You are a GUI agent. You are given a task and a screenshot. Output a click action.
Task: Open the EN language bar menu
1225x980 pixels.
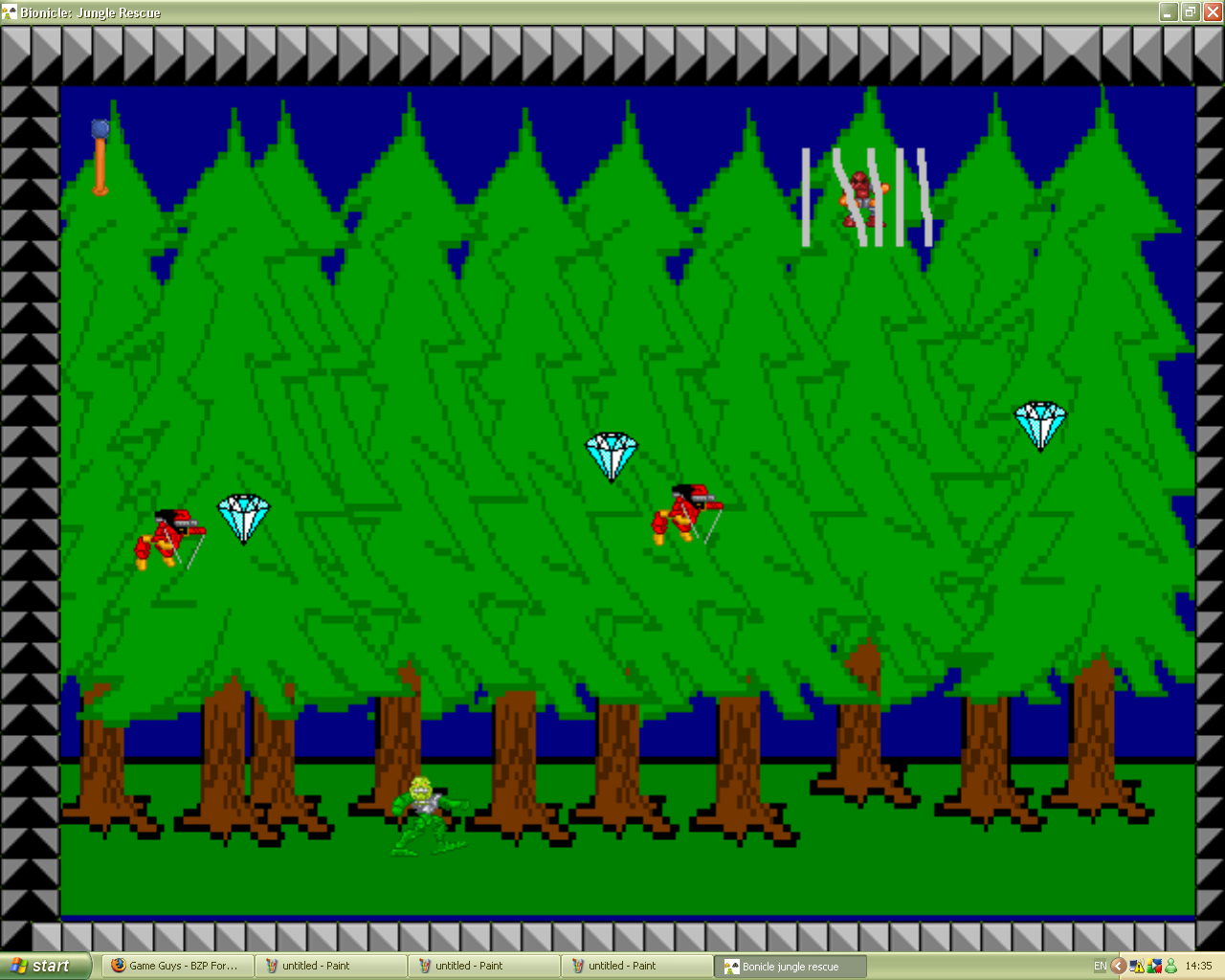tap(1099, 966)
